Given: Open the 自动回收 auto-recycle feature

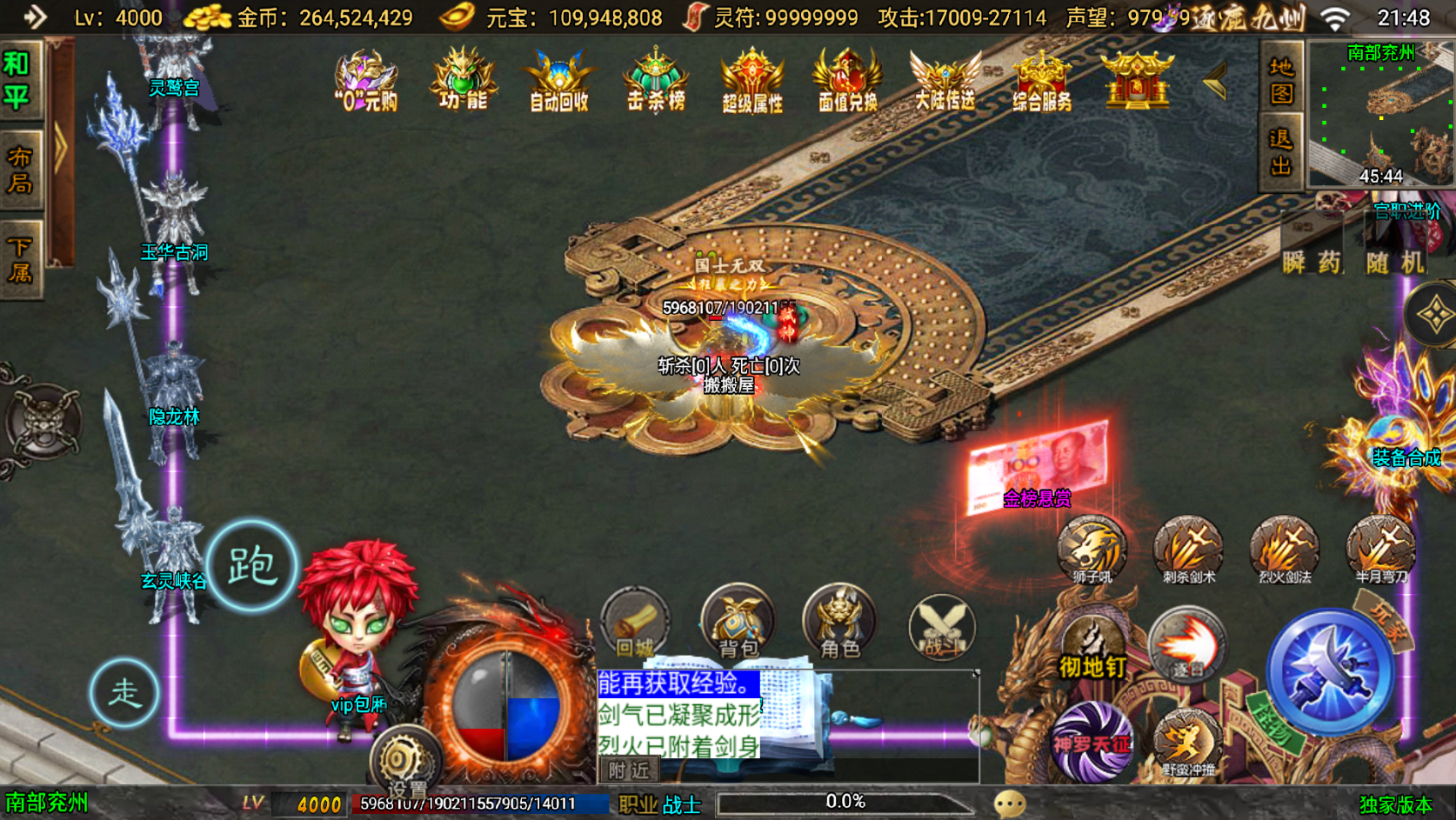Looking at the screenshot, I should coord(558,83).
